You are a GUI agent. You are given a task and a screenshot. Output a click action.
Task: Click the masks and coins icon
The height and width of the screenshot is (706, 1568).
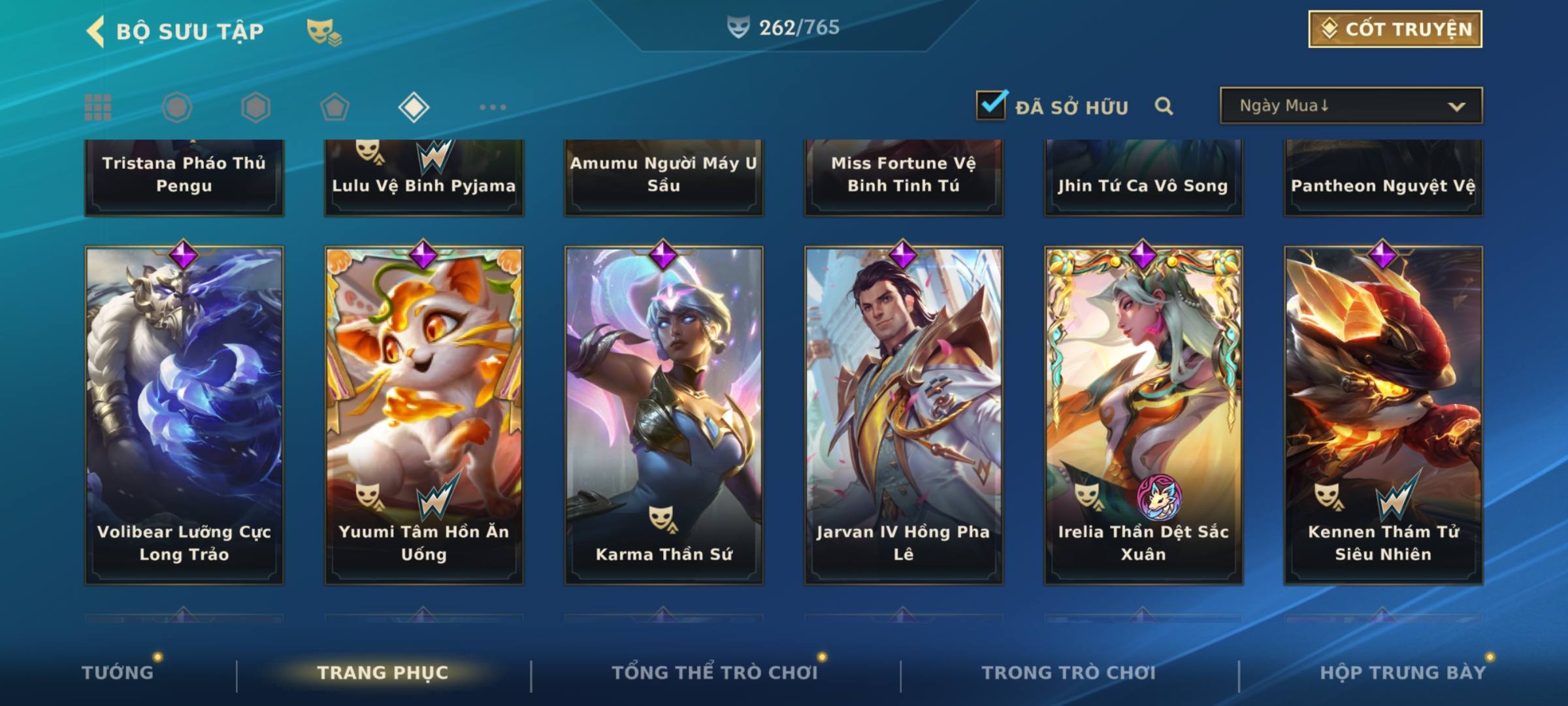[x=324, y=31]
